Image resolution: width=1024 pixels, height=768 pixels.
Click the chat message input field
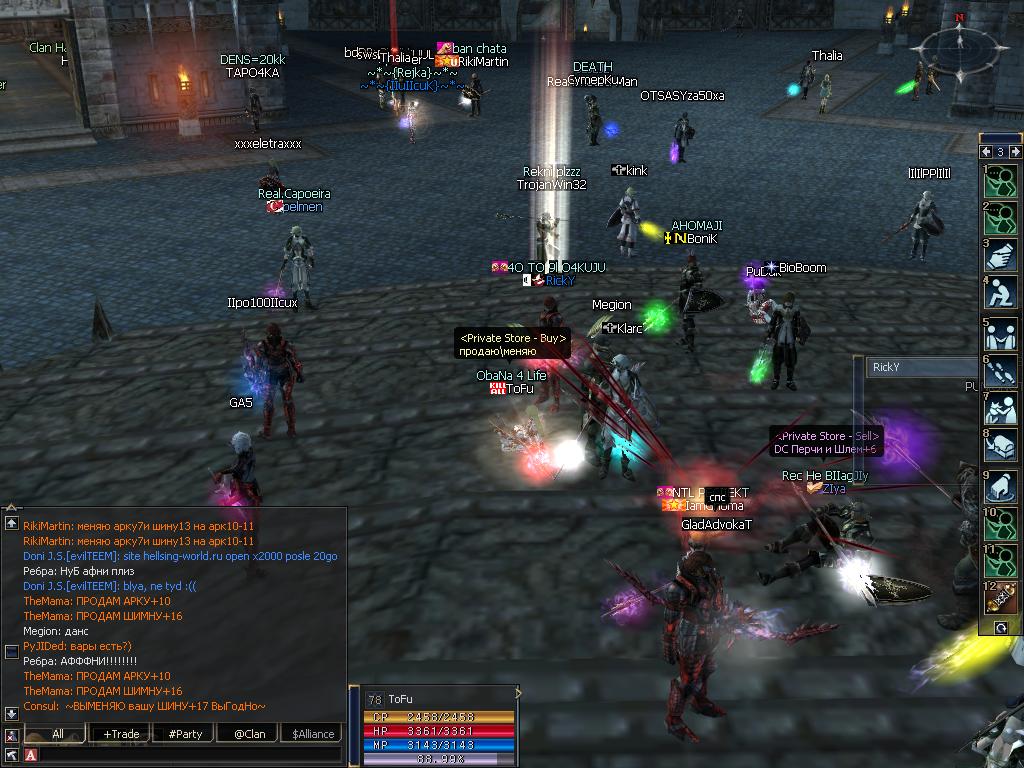click(190, 754)
